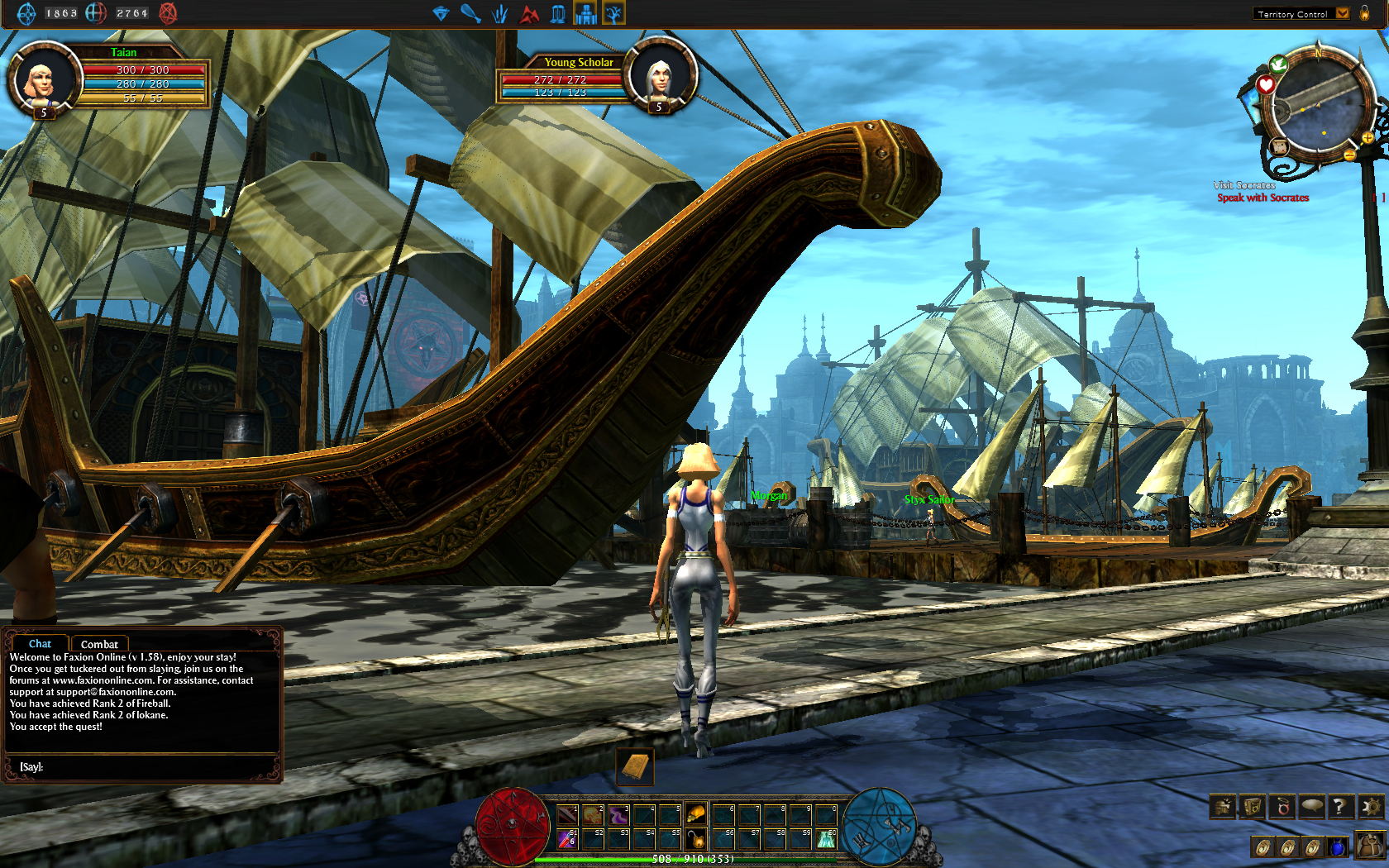The image size is (1389, 868).
Task: Open the Territory Control dropdown
Action: pos(1343,13)
